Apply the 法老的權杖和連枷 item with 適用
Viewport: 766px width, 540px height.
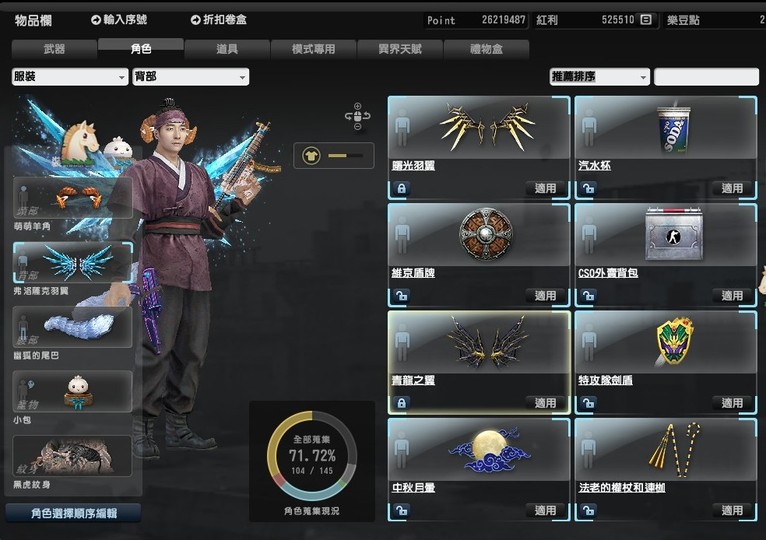[732, 510]
